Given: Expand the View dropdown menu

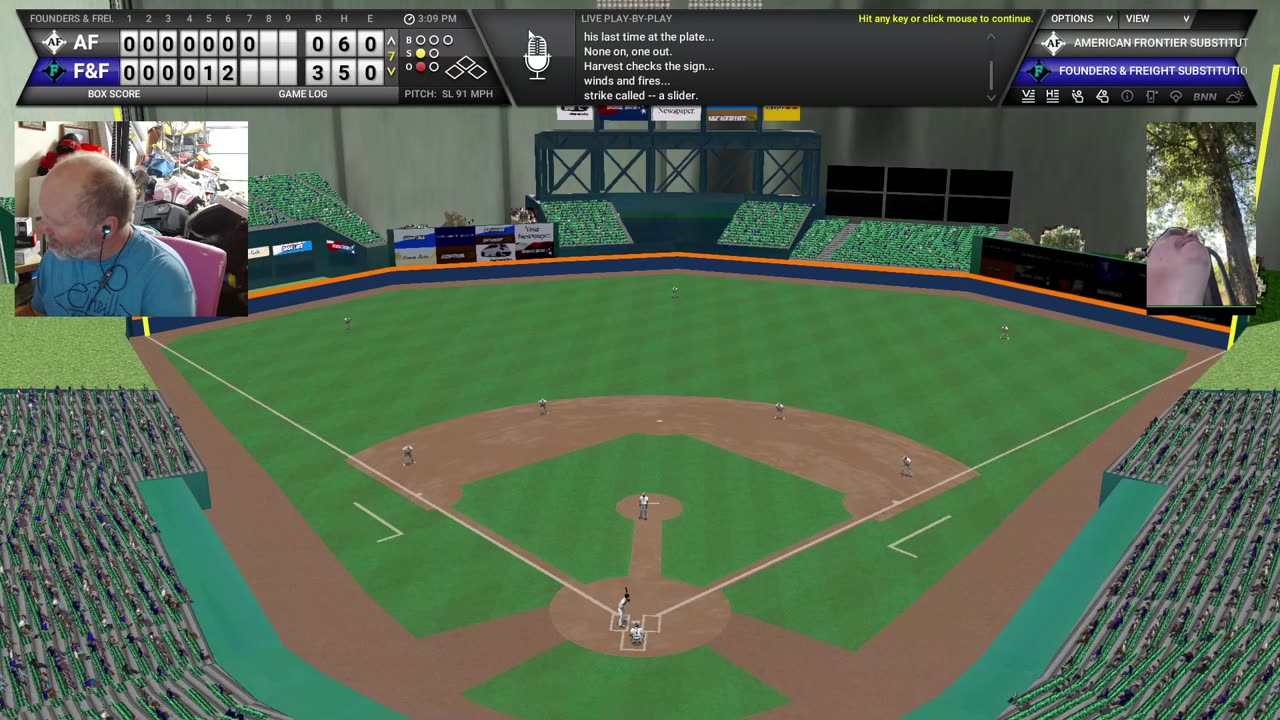Looking at the screenshot, I should 1157,19.
